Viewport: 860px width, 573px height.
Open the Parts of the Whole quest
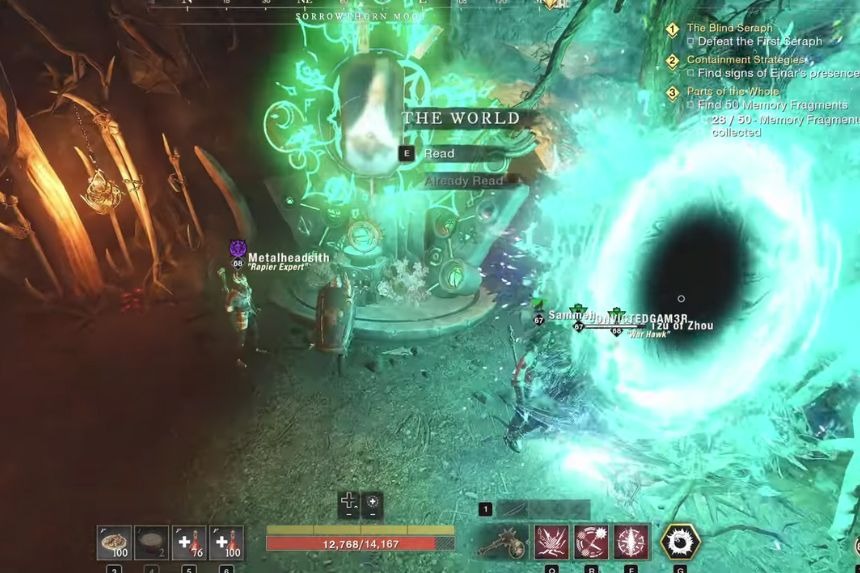pyautogui.click(x=735, y=92)
